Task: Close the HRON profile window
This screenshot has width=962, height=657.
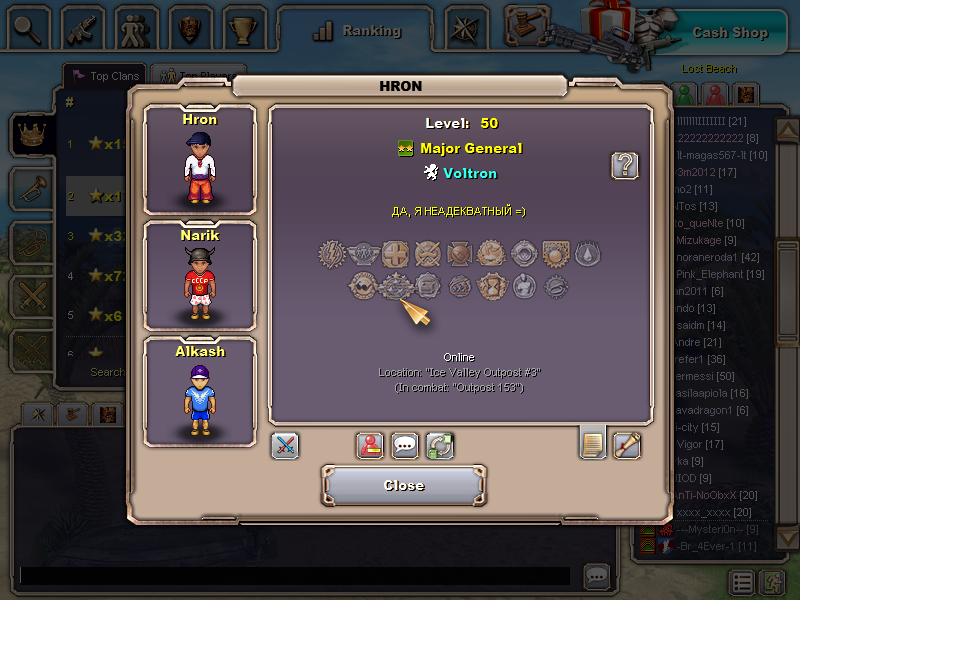Action: [403, 486]
